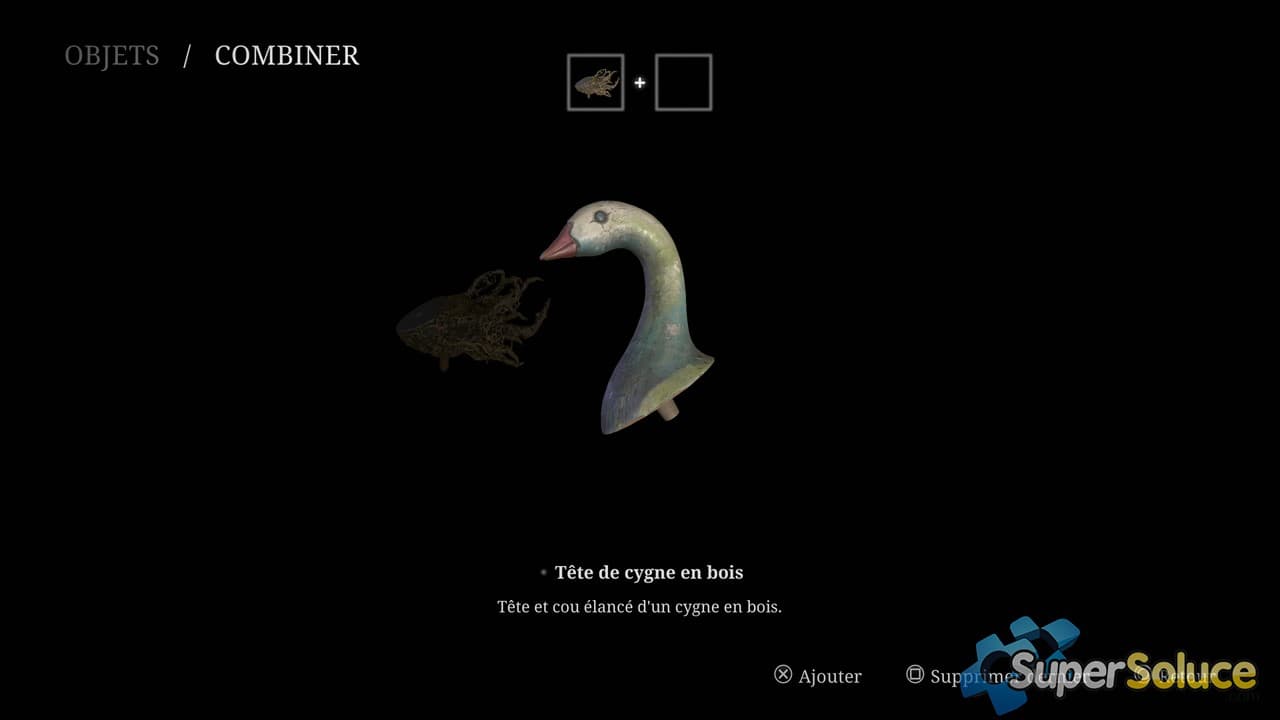Click the cross (X) button icon beside Ajouter
1280x720 pixels.
tap(783, 675)
